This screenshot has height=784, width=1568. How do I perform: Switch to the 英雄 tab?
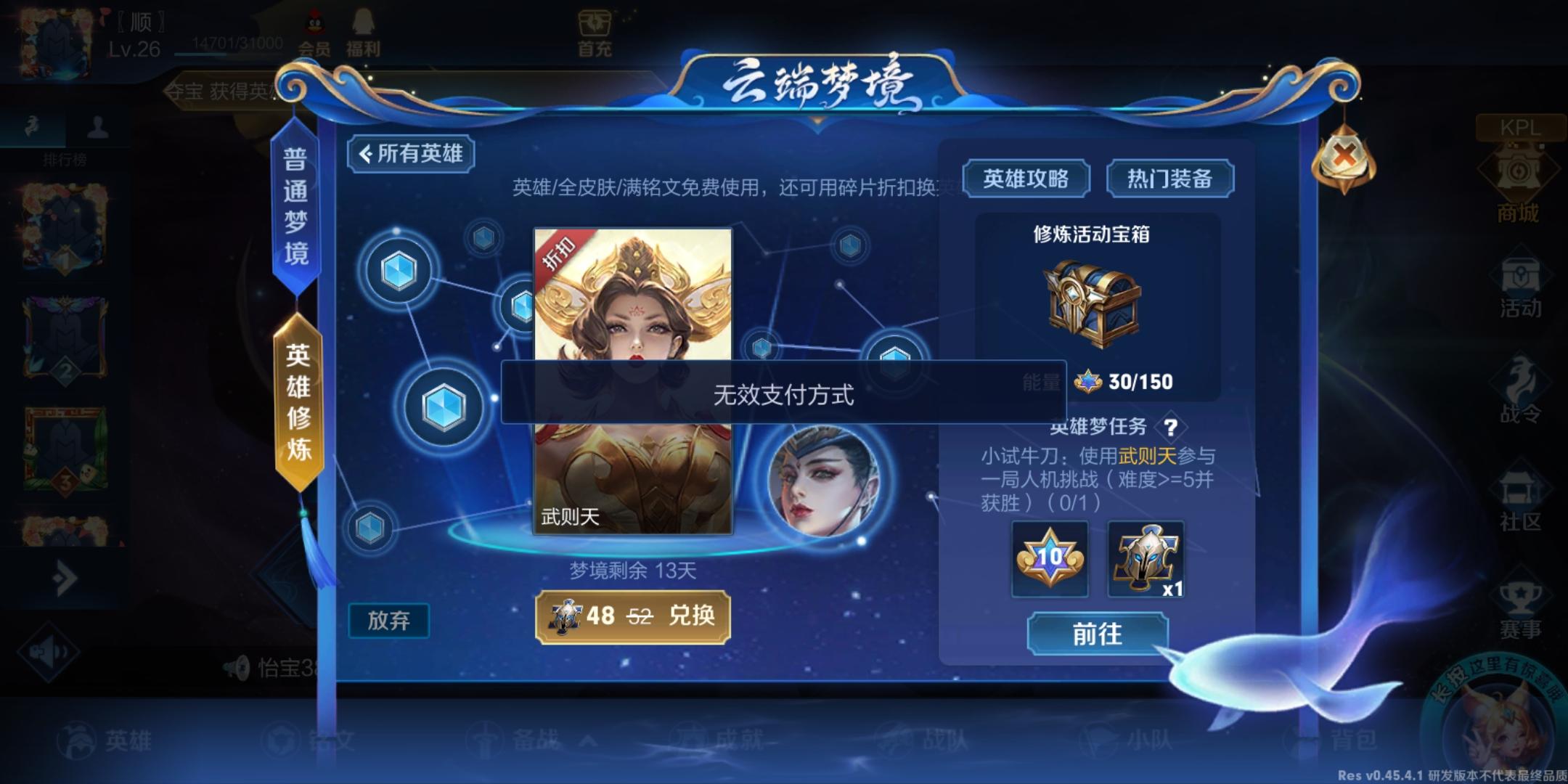116,740
